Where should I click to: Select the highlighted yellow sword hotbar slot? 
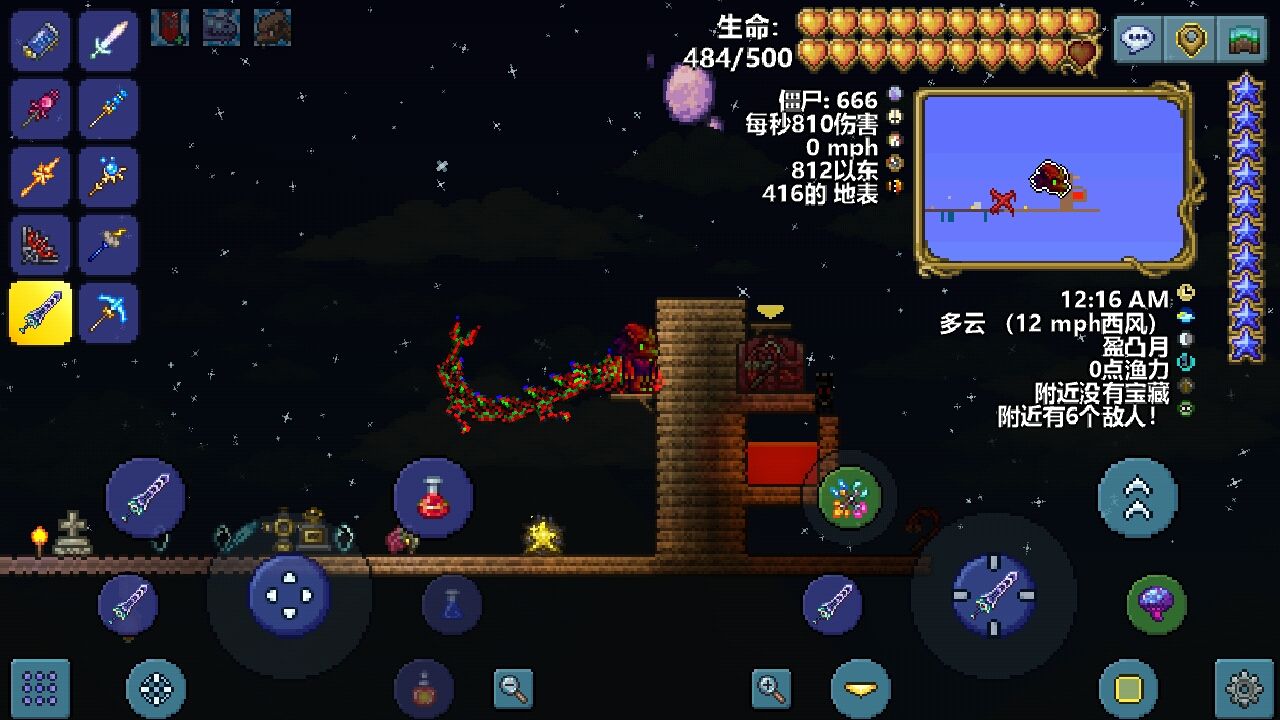pyautogui.click(x=40, y=313)
